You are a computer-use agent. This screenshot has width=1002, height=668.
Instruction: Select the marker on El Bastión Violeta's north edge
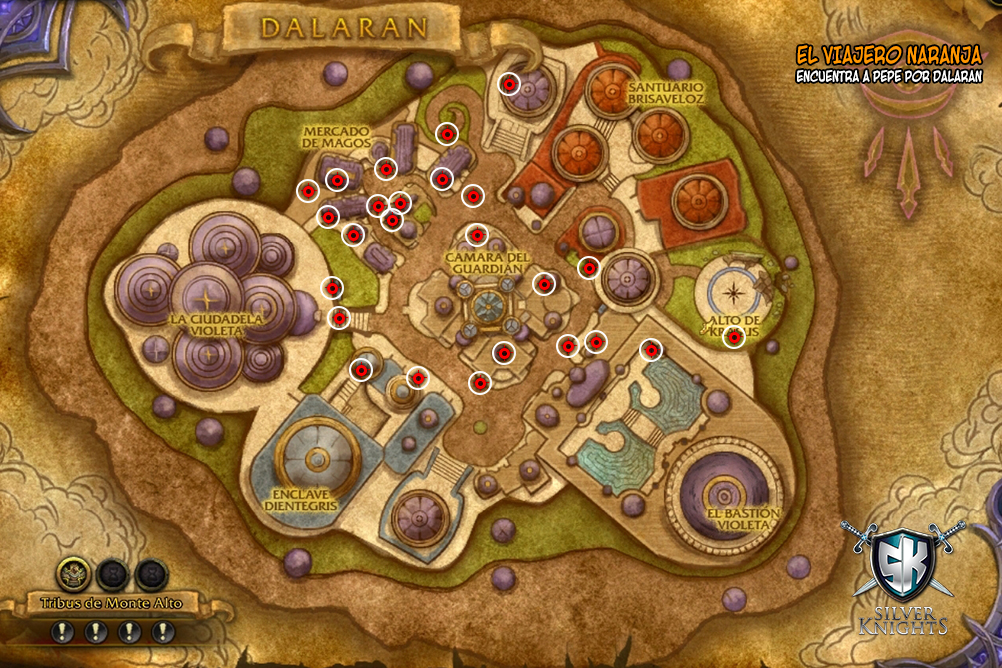pos(651,350)
